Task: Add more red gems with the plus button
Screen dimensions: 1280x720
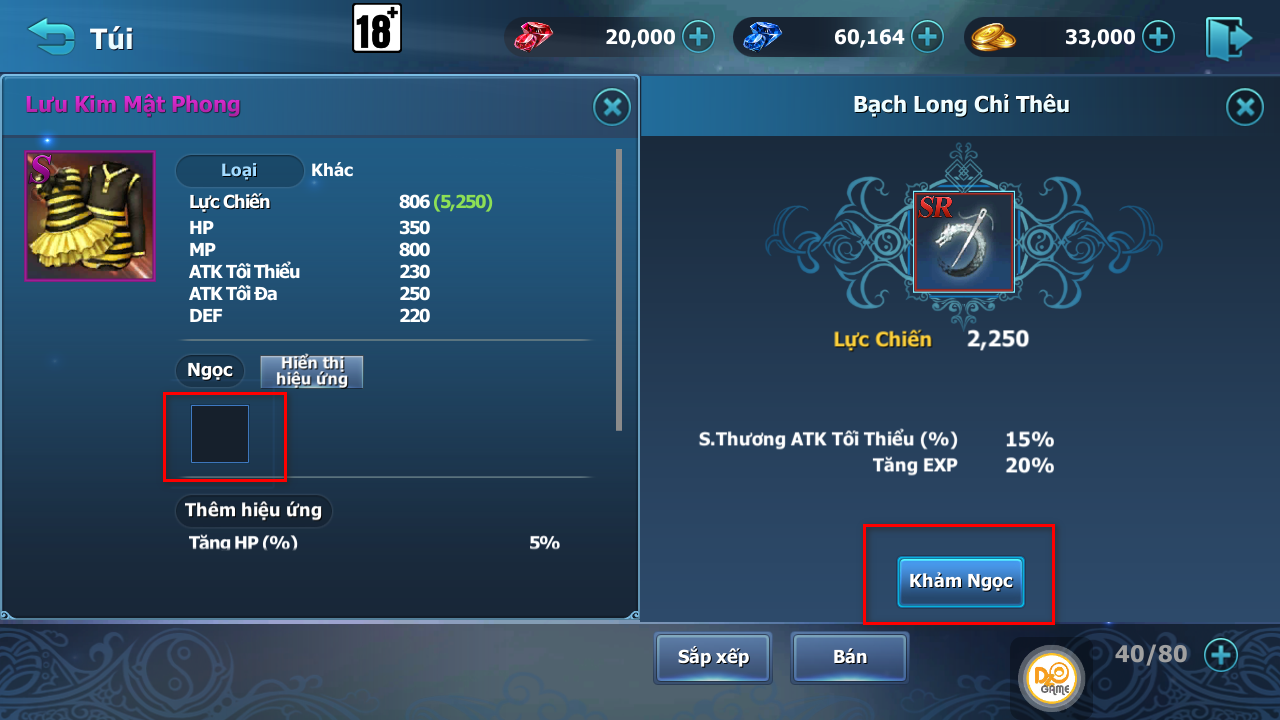Action: [x=698, y=37]
